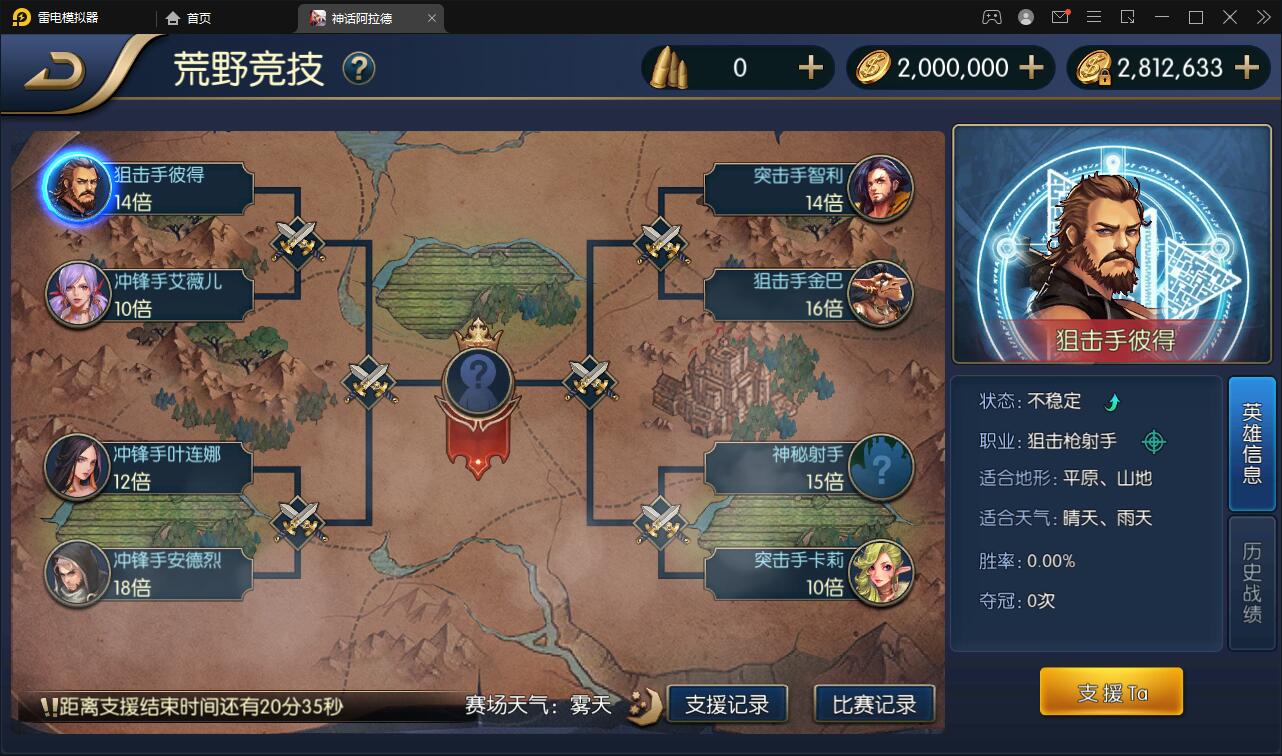The height and width of the screenshot is (756, 1282).
Task: Open the crowned champion slot in bracket center
Action: tap(477, 382)
